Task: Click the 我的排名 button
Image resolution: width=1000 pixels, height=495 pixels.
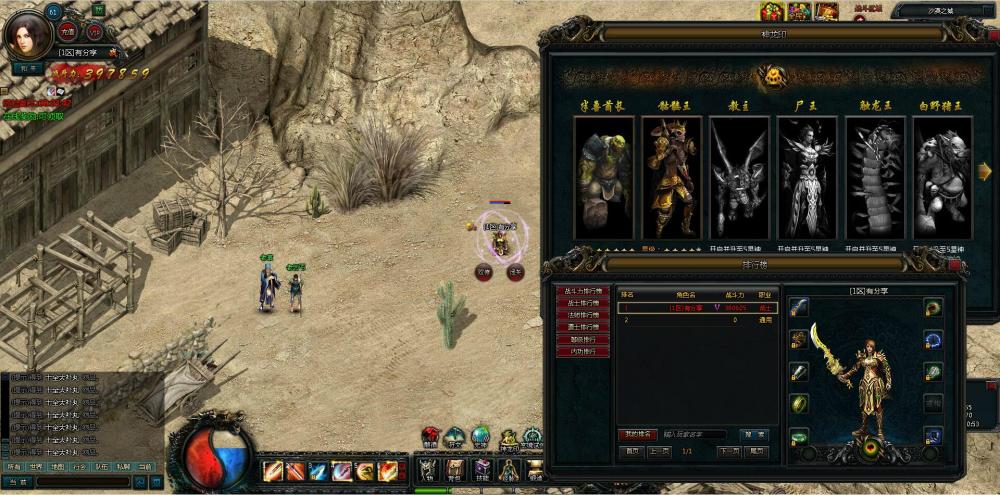Action: click(x=636, y=435)
